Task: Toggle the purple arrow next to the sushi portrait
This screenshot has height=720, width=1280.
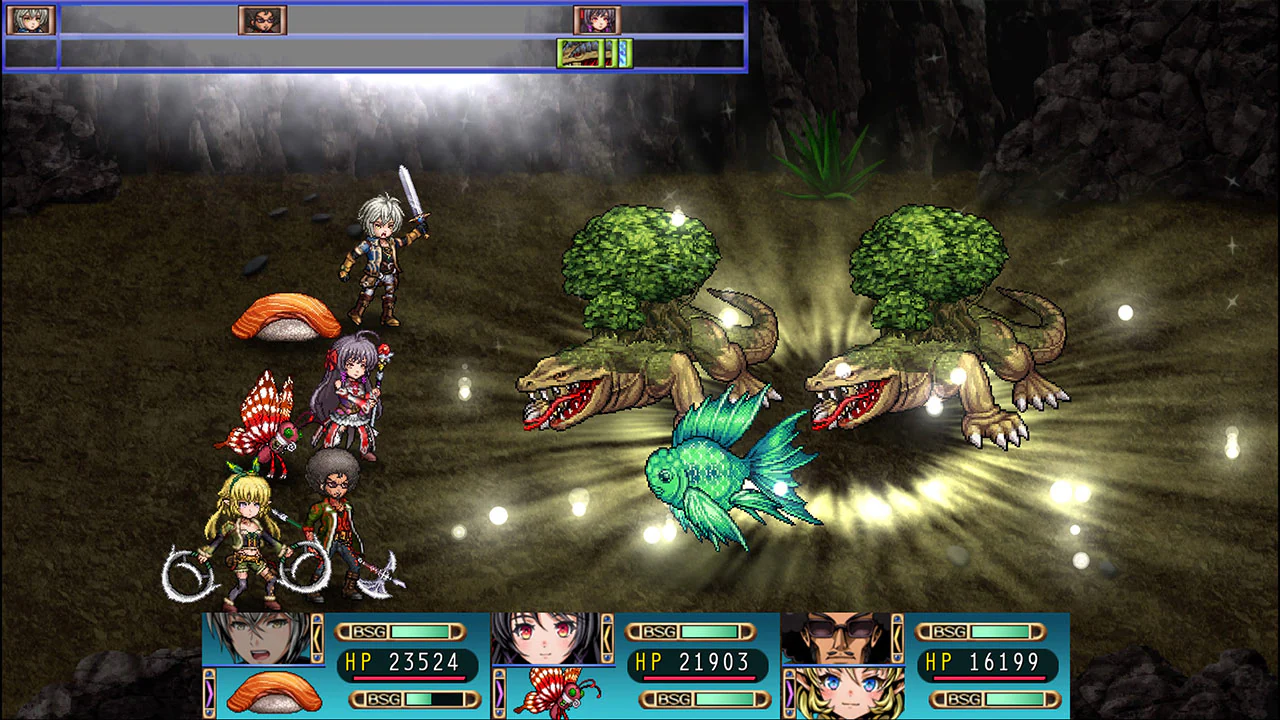Action: tap(209, 692)
